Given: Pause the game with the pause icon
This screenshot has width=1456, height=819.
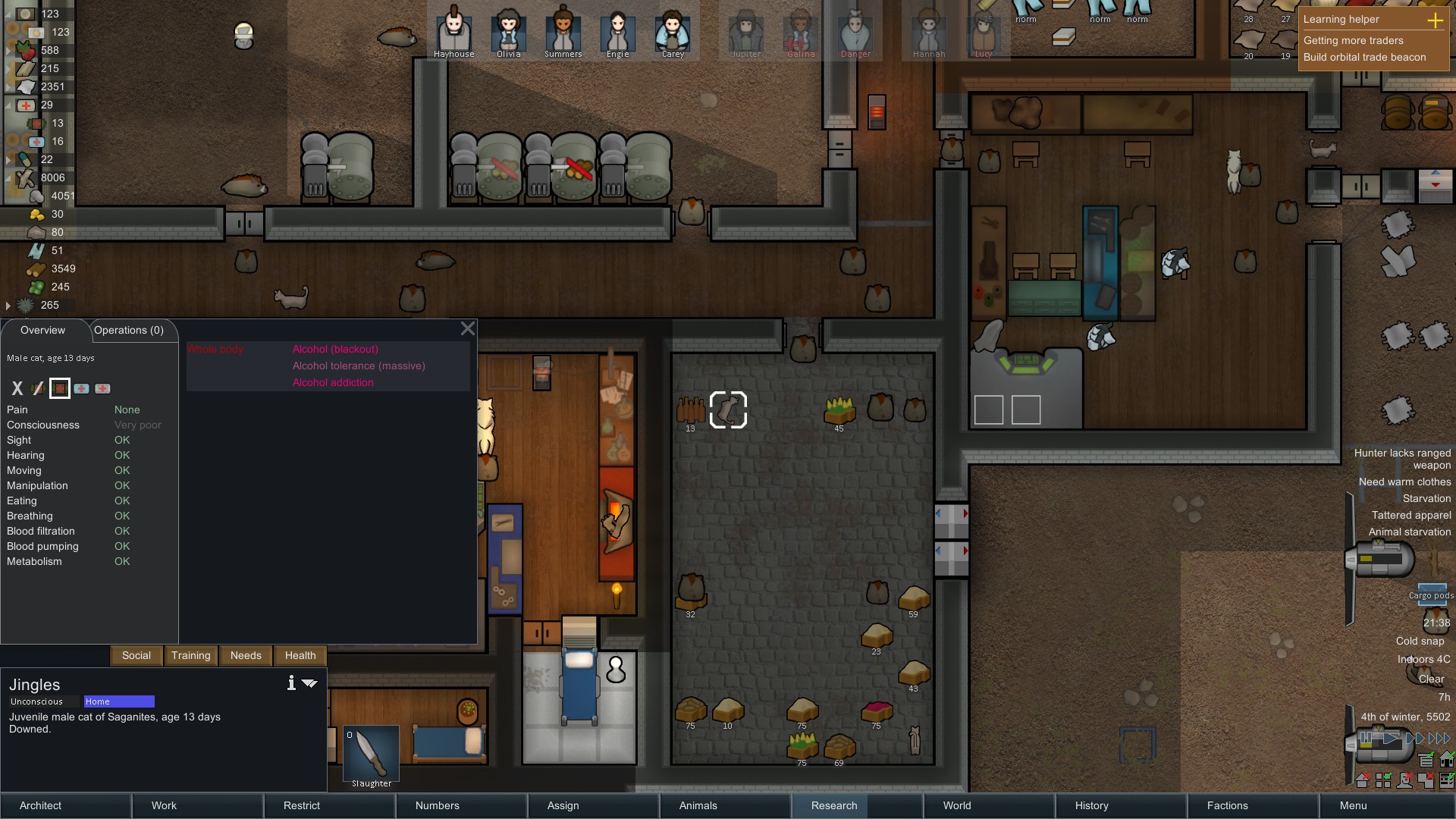Looking at the screenshot, I should (1367, 737).
